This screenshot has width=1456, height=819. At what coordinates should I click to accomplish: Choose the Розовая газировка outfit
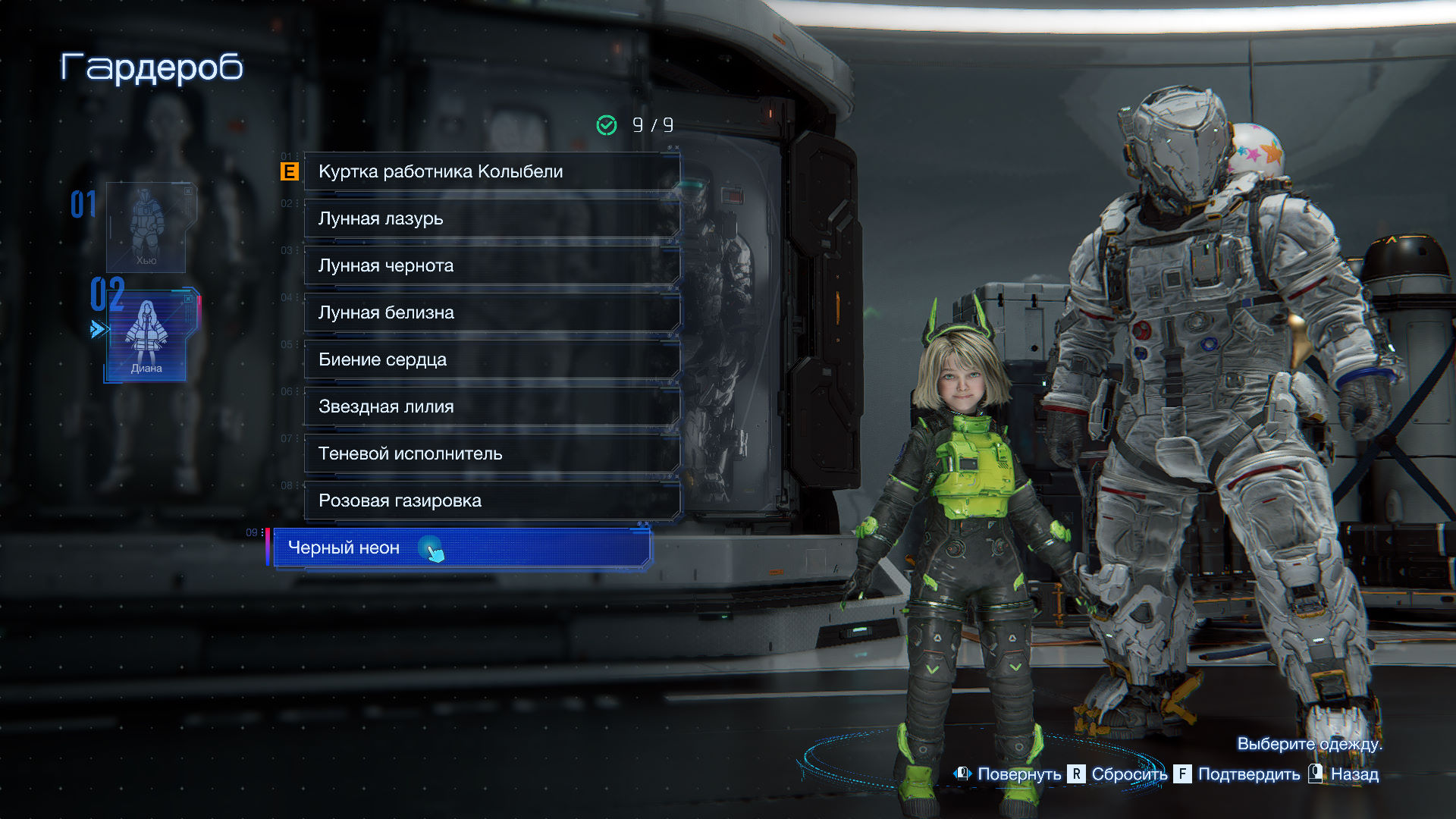click(491, 500)
